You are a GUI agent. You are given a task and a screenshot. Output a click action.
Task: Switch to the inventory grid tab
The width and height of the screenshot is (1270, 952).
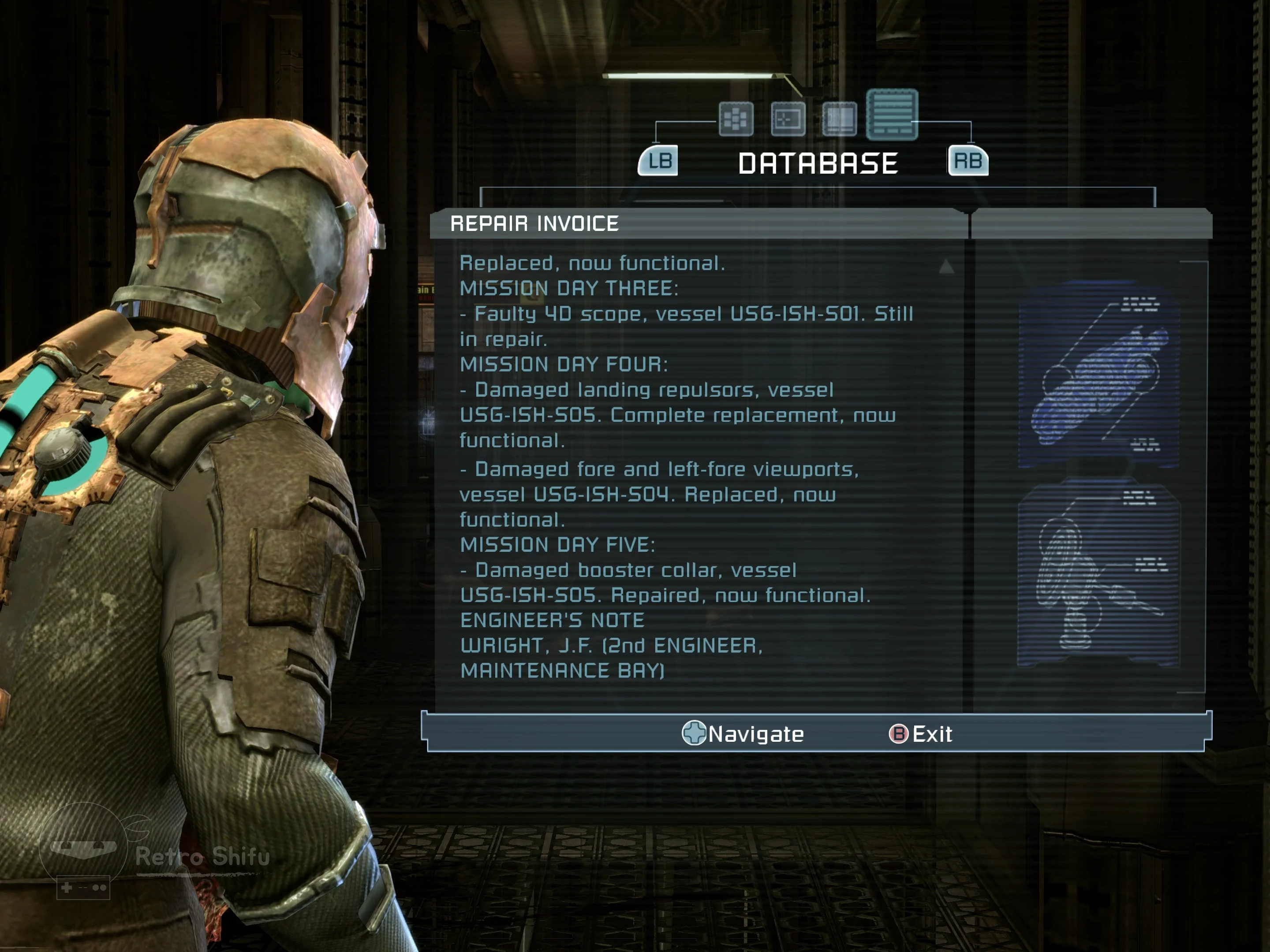tap(736, 119)
